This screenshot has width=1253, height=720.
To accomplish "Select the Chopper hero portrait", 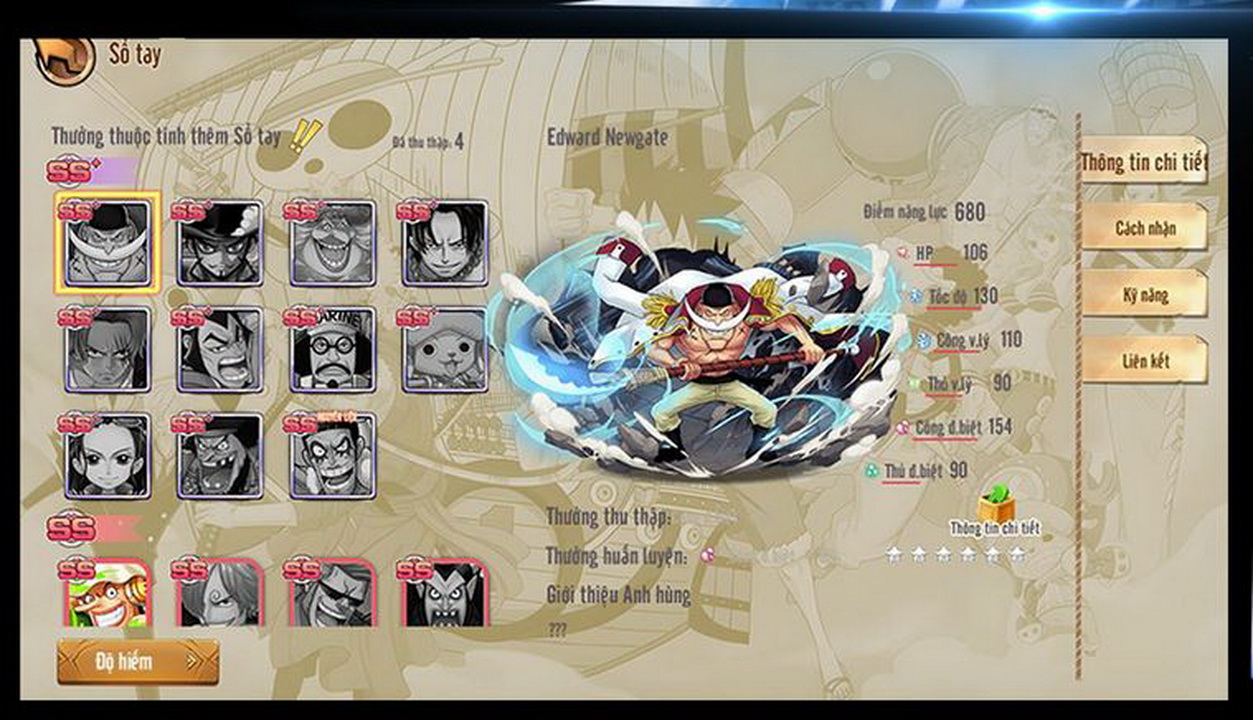I will (x=445, y=349).
